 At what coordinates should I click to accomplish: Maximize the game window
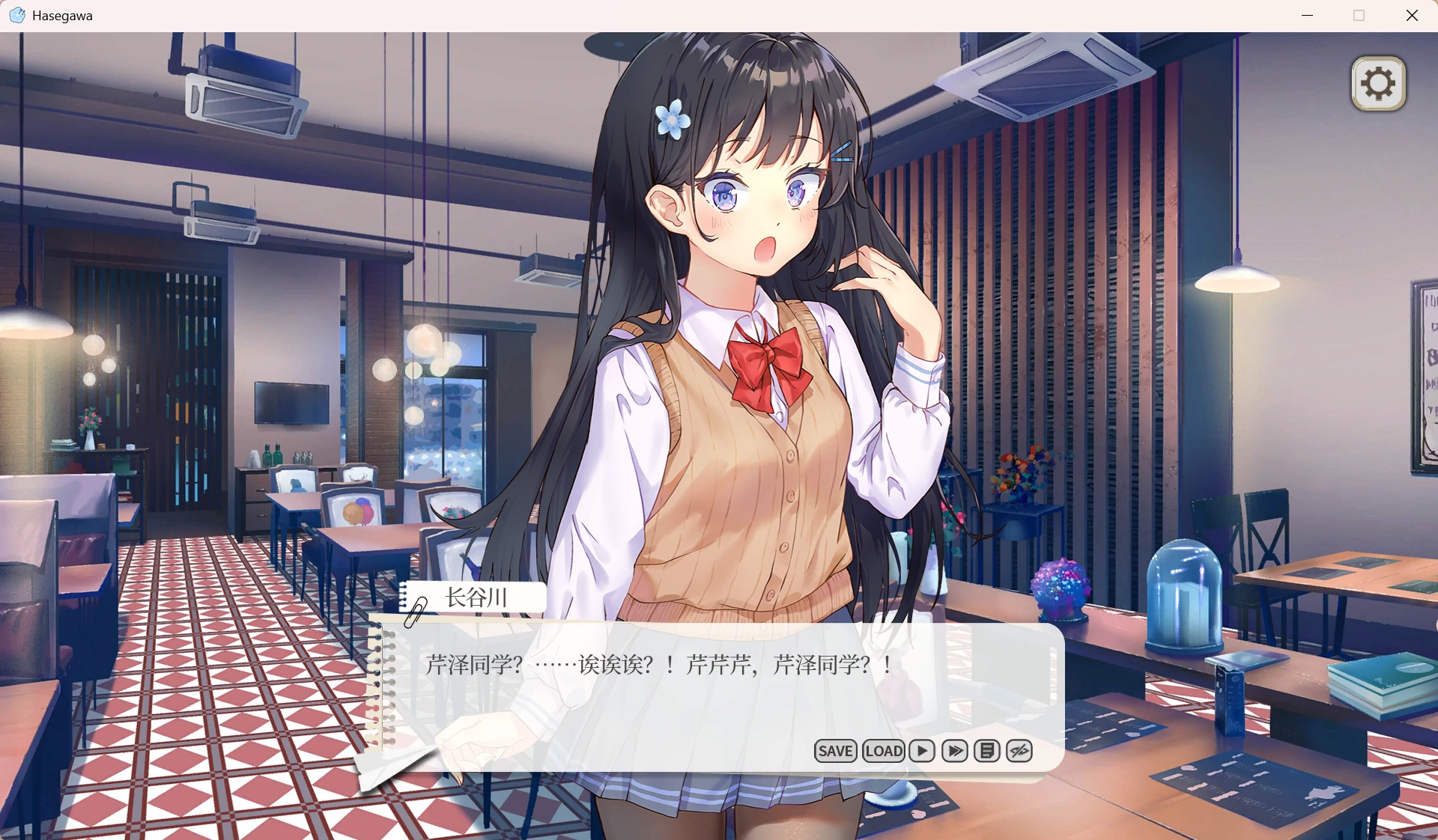click(1359, 15)
